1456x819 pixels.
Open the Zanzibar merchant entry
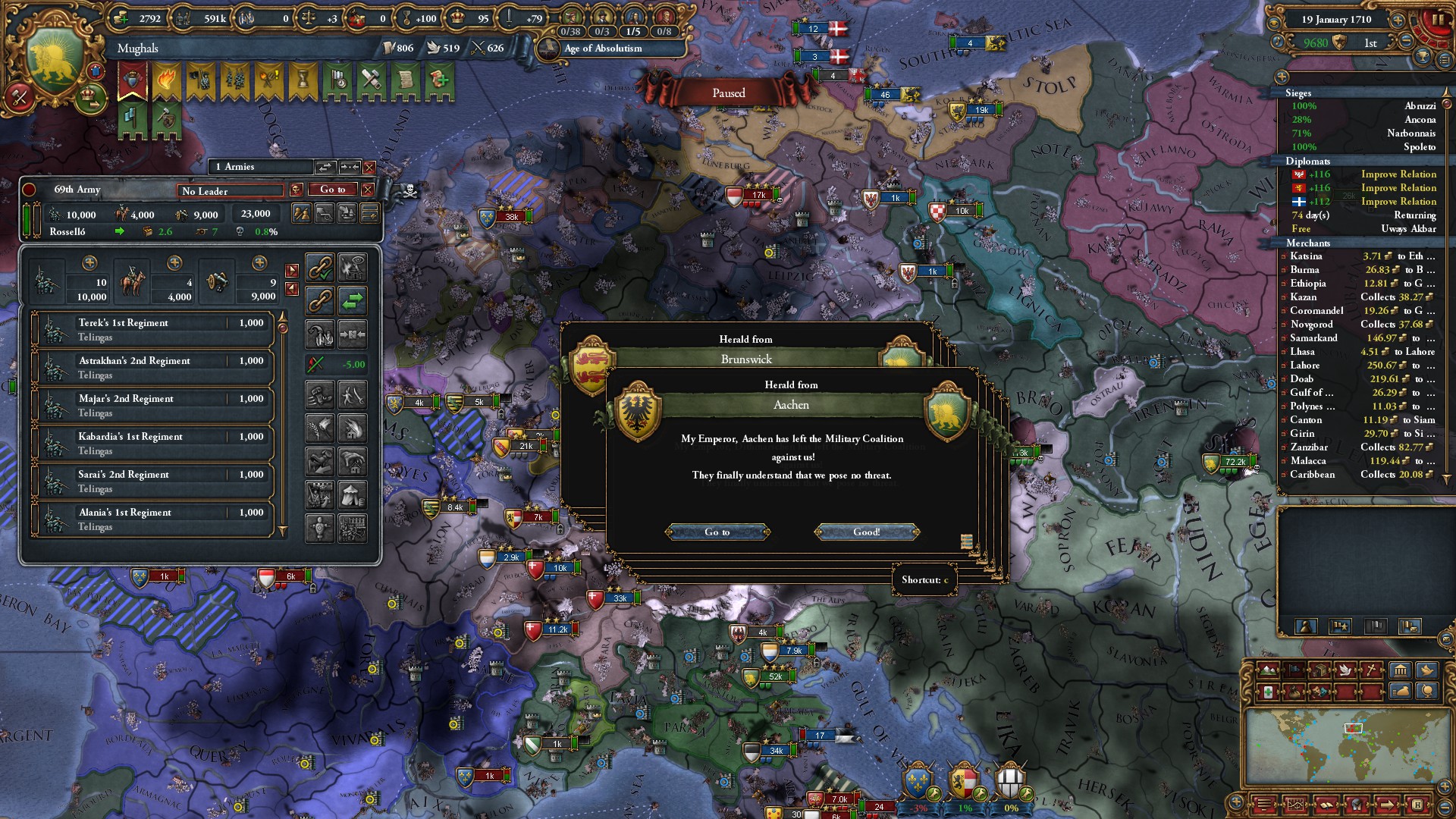pos(1363,447)
